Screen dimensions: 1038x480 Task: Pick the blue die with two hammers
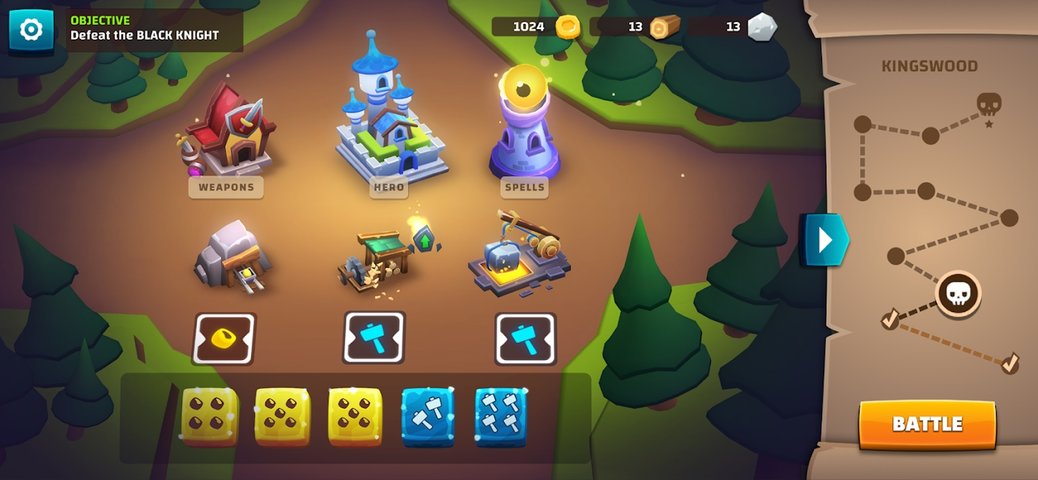[428, 416]
